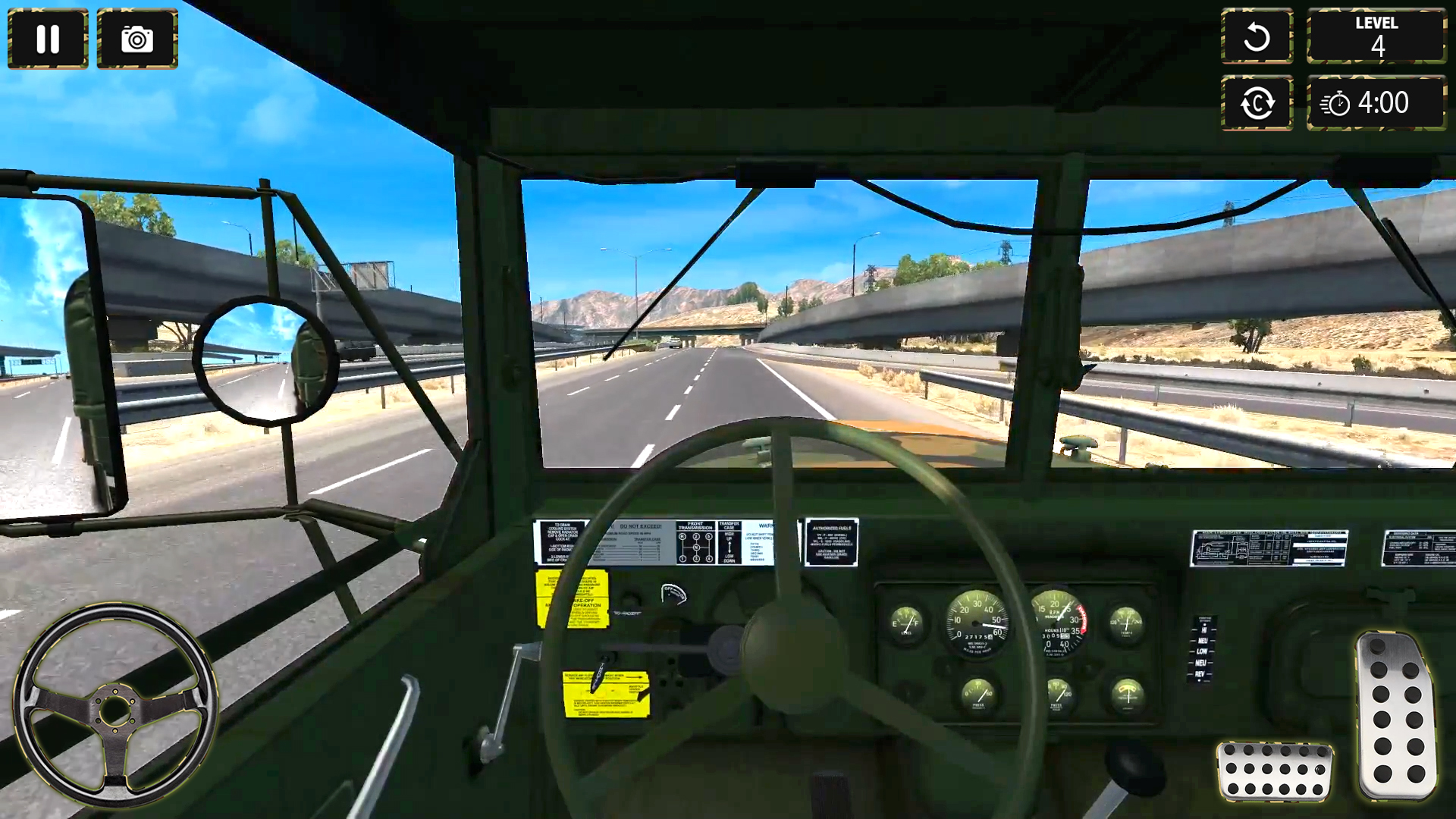Take a screenshot with the camera icon
Image resolution: width=1456 pixels, height=819 pixels.
(x=135, y=39)
